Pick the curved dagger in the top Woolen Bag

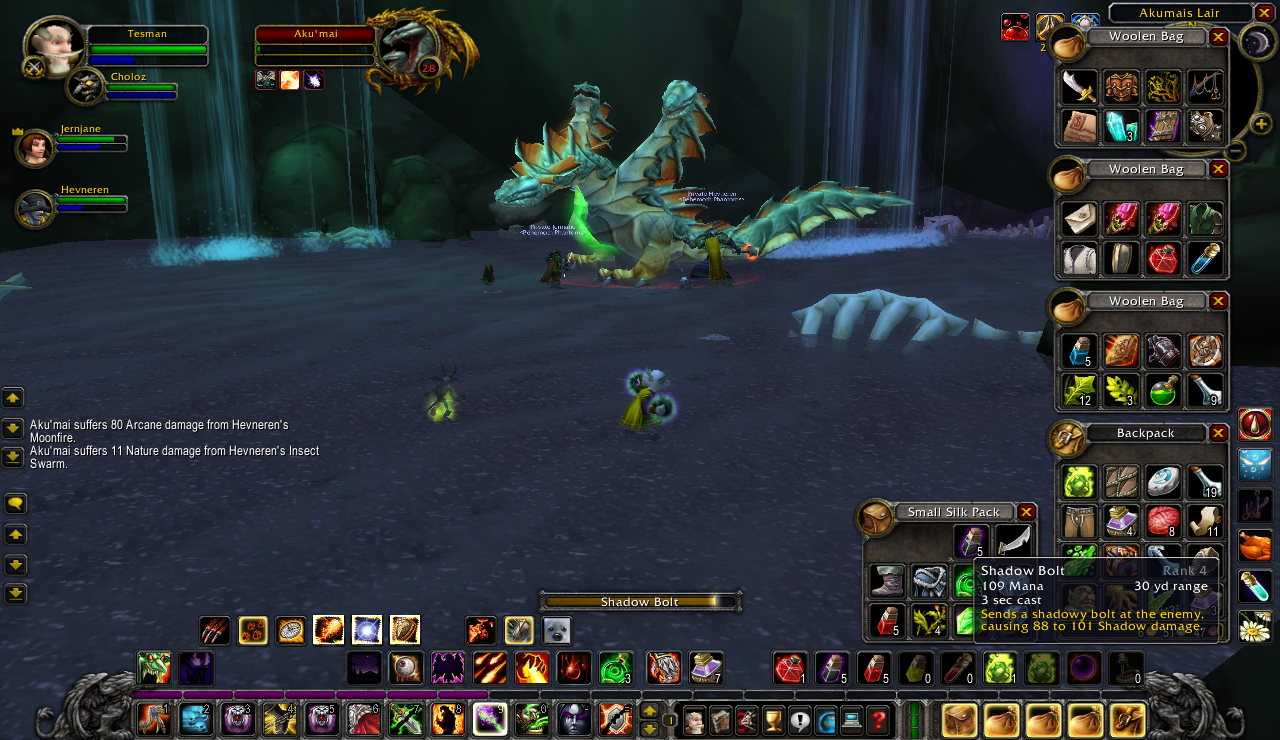point(1079,87)
